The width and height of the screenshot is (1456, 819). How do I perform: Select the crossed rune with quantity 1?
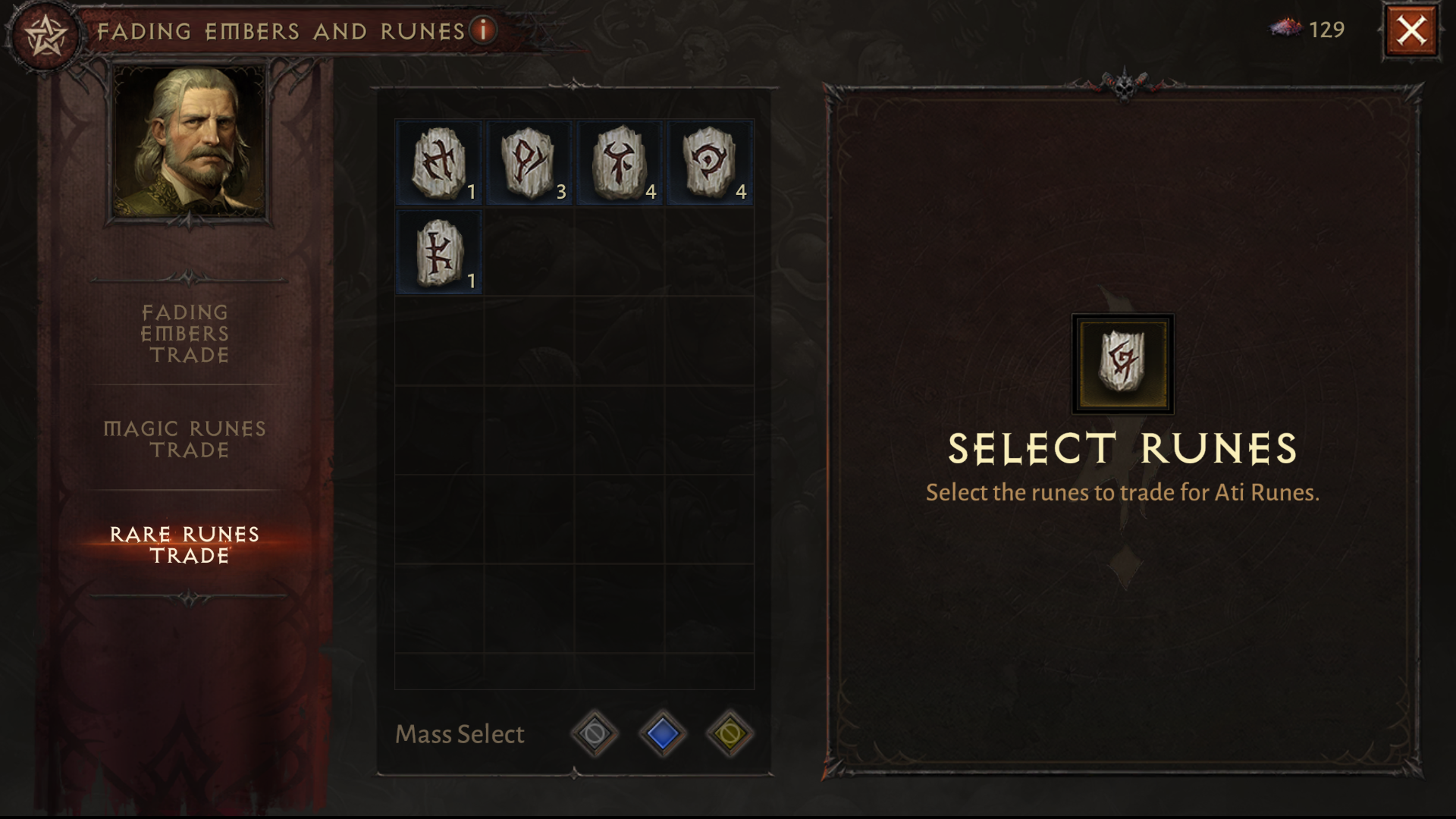point(438,163)
